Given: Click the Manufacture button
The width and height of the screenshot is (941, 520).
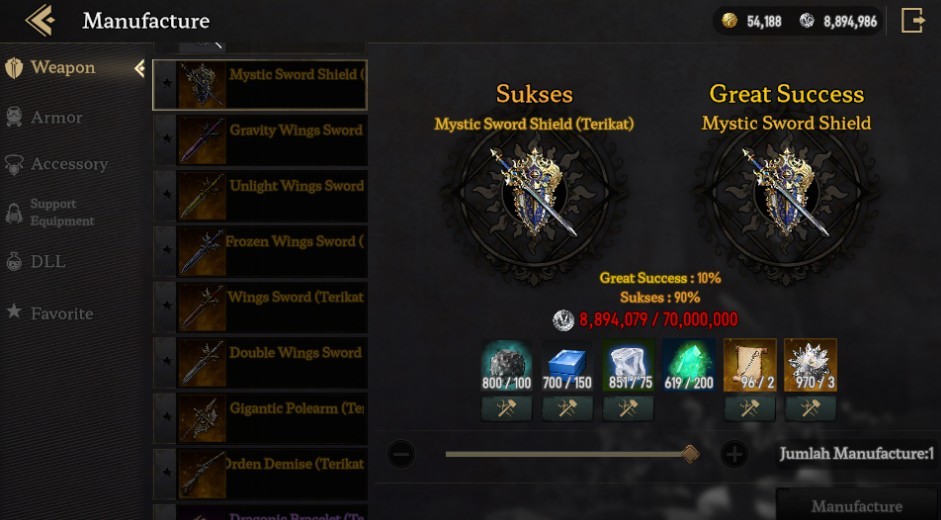Looking at the screenshot, I should 856,506.
